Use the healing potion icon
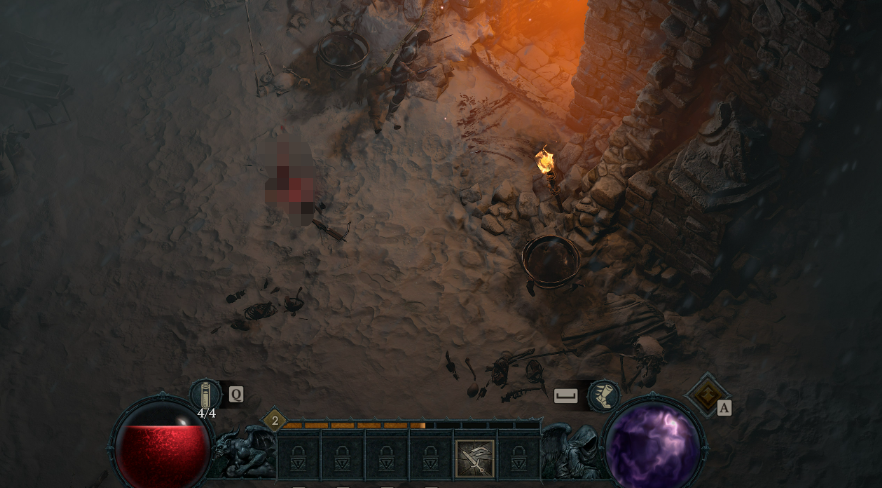882x488 pixels. pos(205,394)
